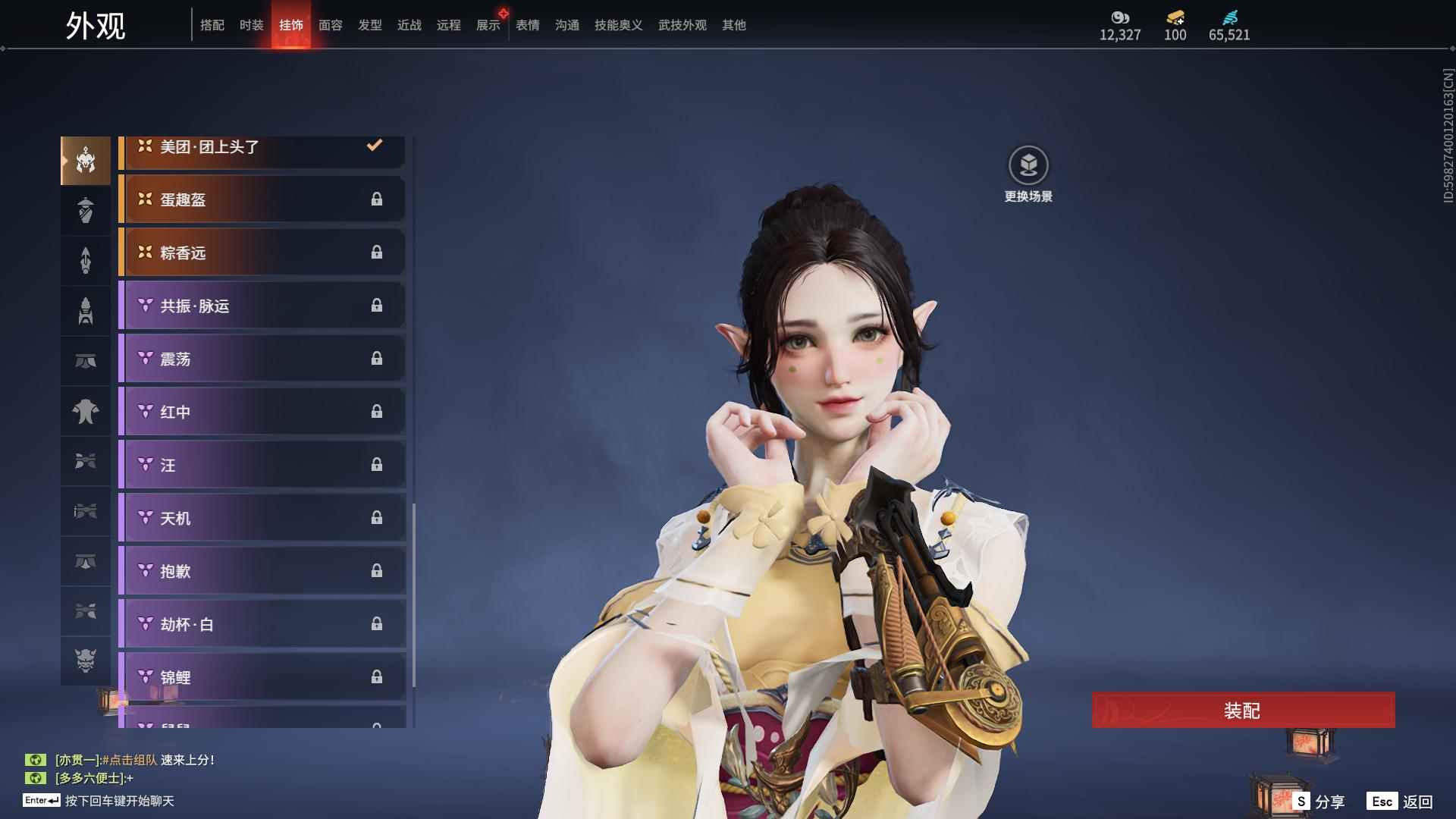Choose the 锦鲤 accessory row
The image size is (1456, 819).
[262, 676]
